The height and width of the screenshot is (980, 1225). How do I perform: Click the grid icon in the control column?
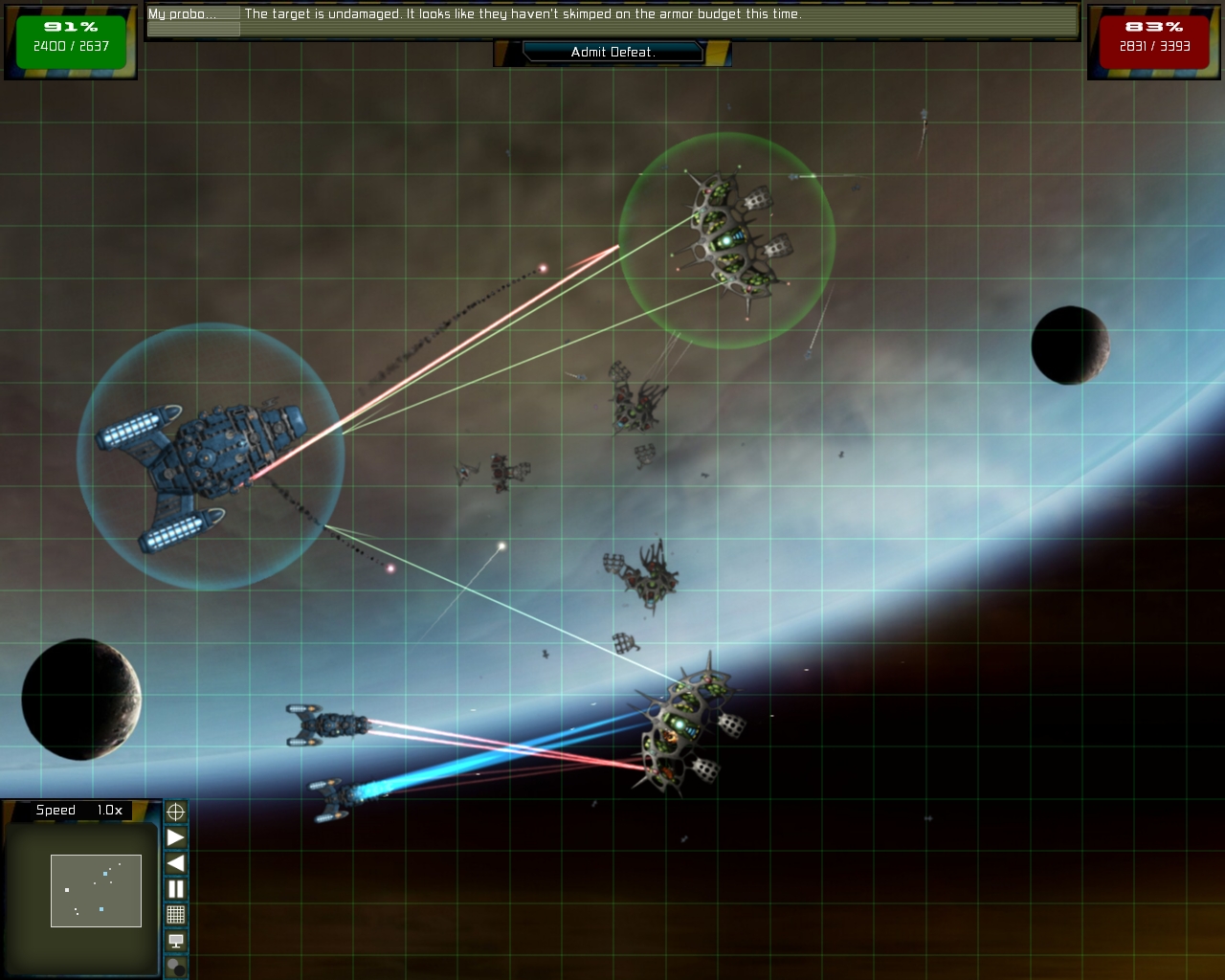coord(174,915)
